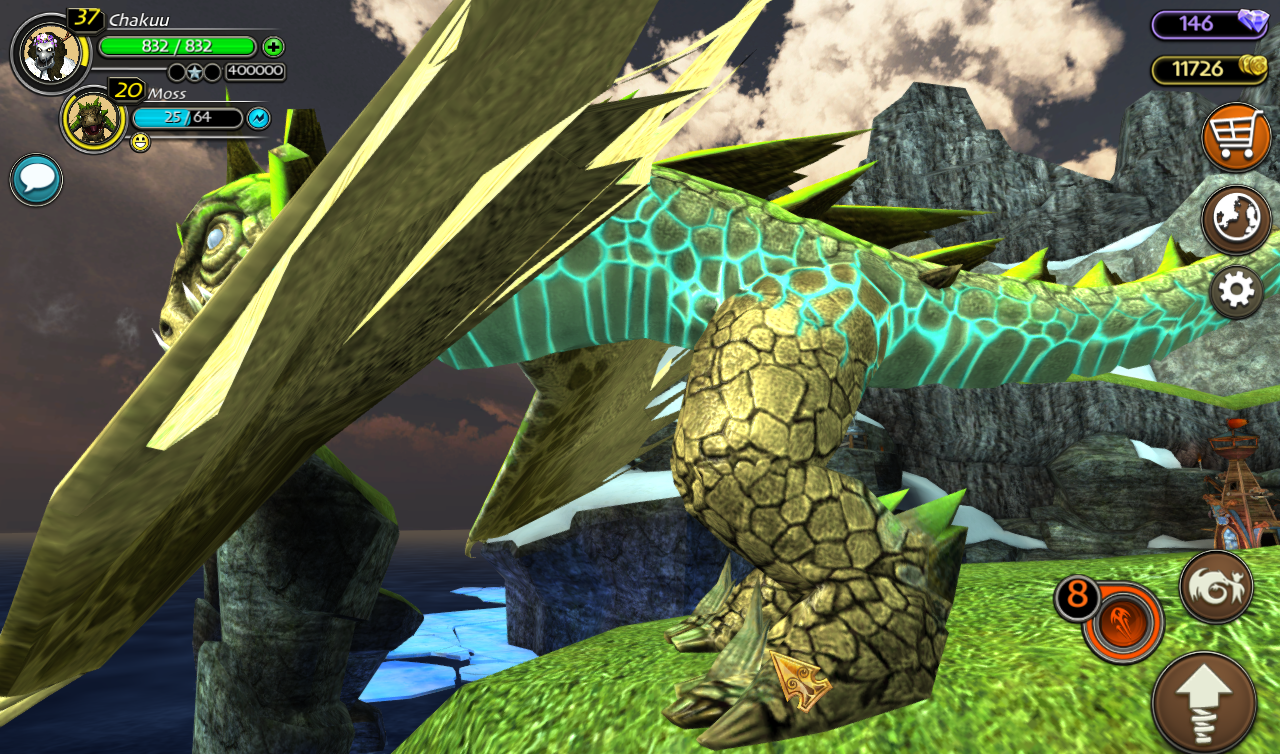Select Moss the dragon's portrait
The height and width of the screenshot is (754, 1280).
click(94, 120)
